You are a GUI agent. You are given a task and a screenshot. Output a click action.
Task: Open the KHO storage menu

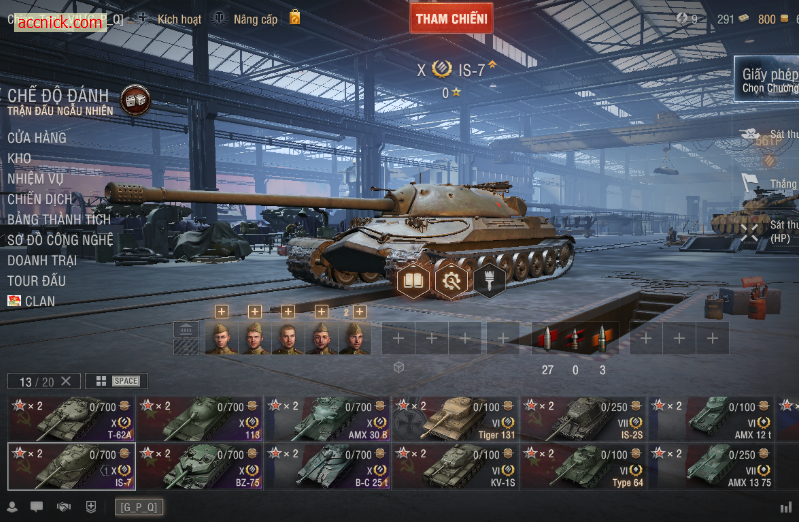(x=19, y=158)
